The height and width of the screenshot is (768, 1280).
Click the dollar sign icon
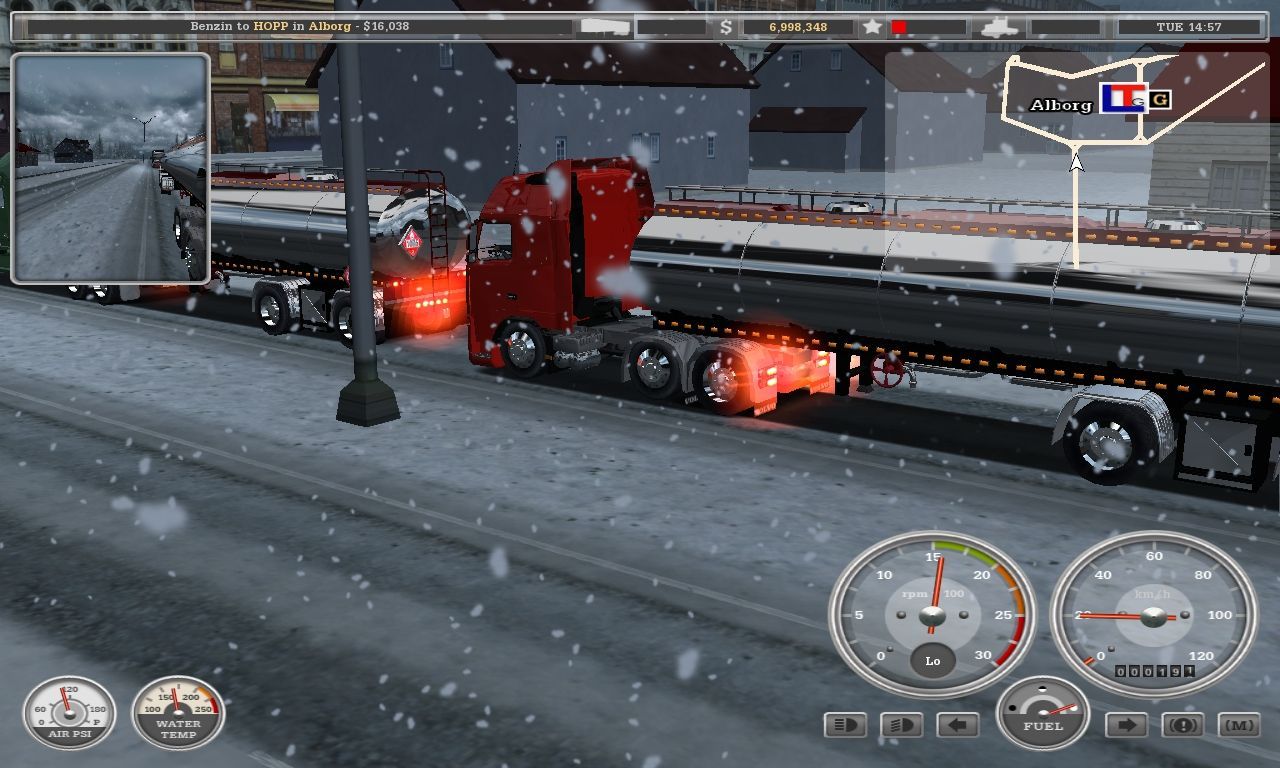pos(726,29)
